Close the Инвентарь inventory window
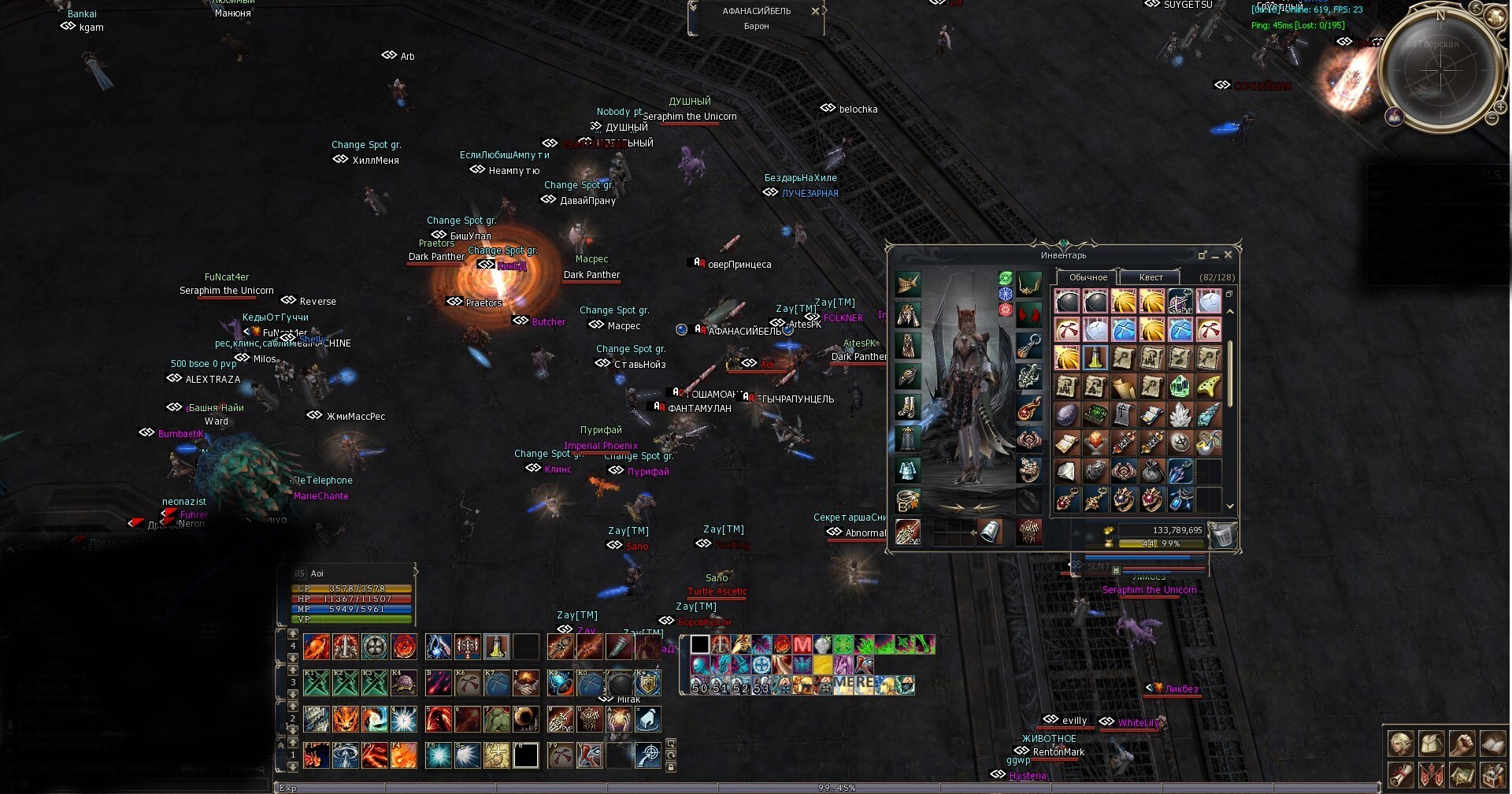1512x794 pixels. [x=1228, y=254]
